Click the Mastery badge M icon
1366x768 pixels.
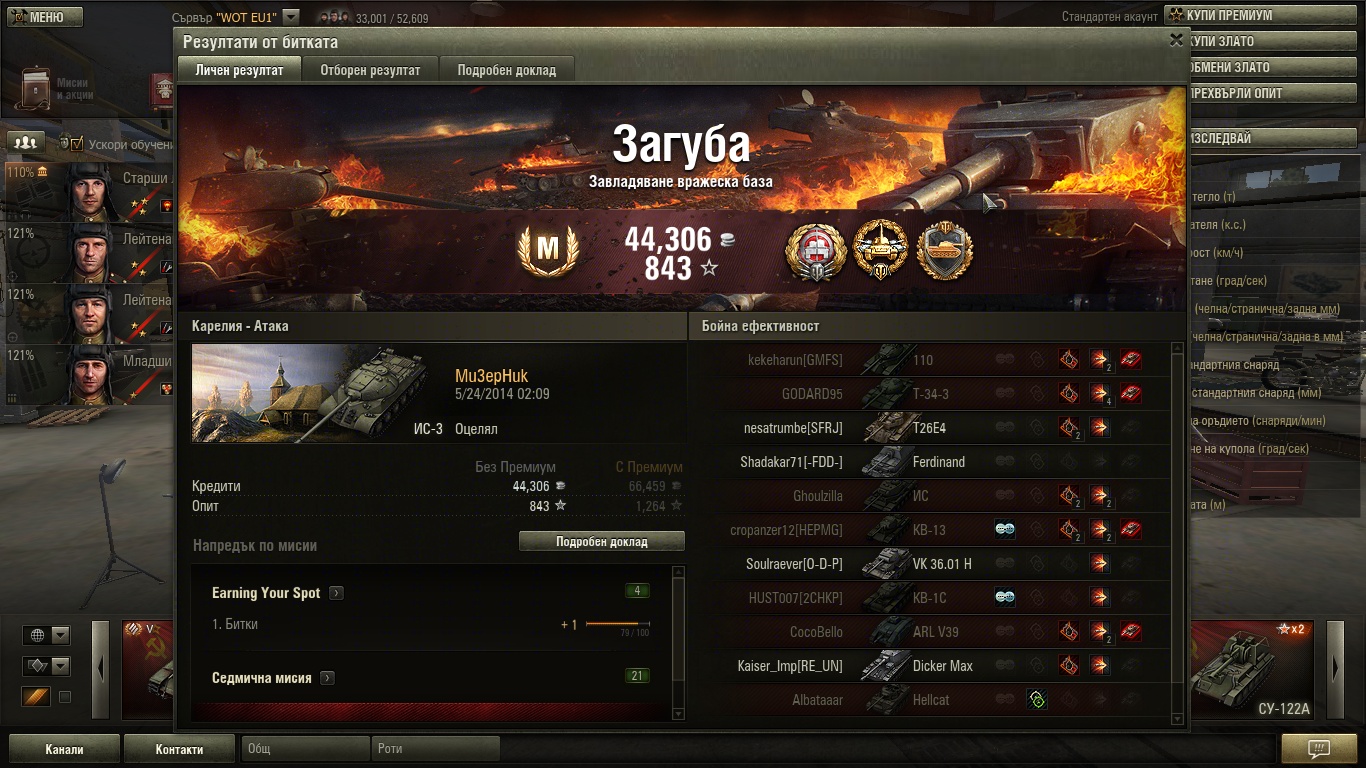pos(548,251)
